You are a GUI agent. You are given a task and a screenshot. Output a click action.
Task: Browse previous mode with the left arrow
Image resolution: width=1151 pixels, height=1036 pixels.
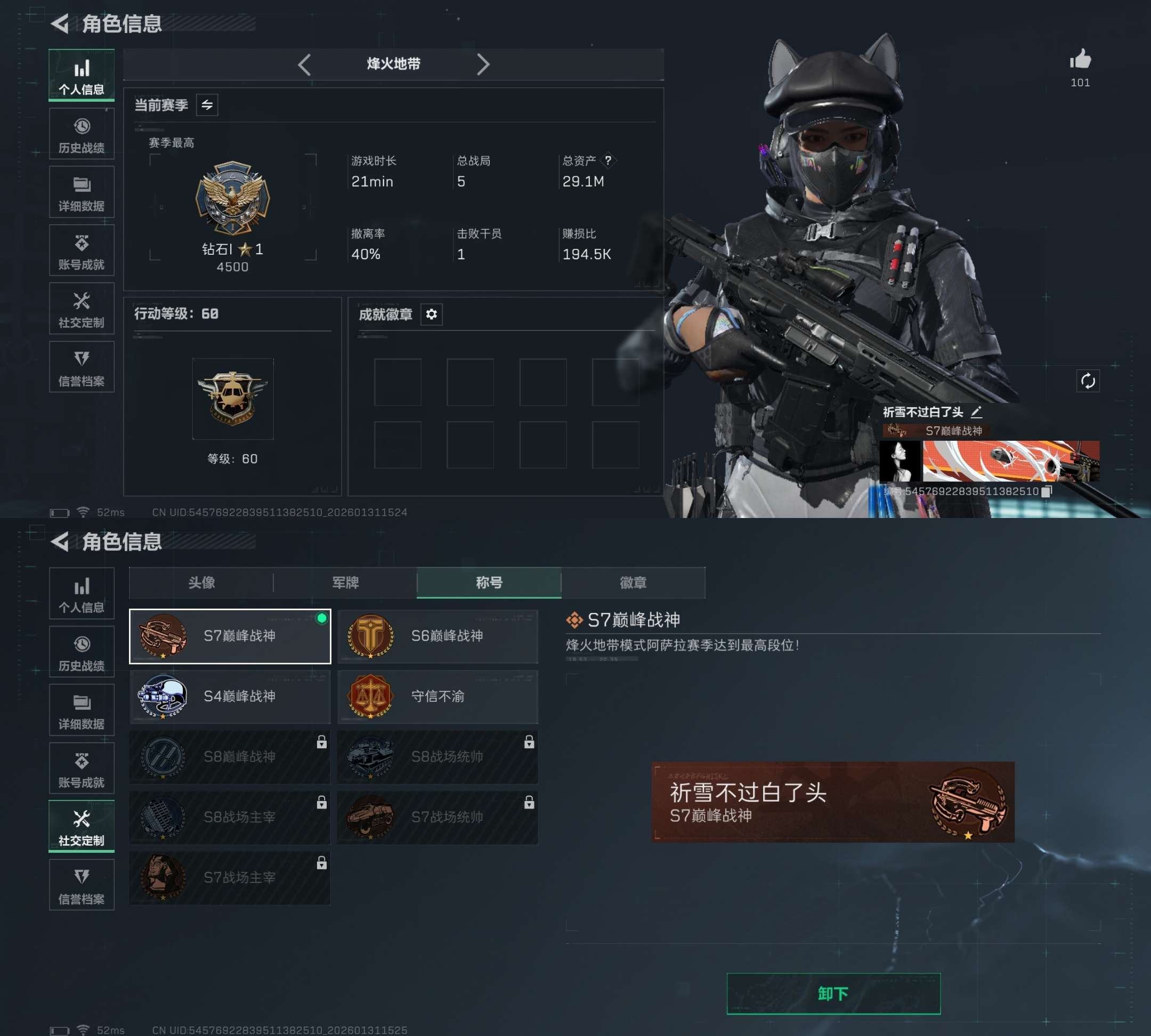(x=305, y=64)
